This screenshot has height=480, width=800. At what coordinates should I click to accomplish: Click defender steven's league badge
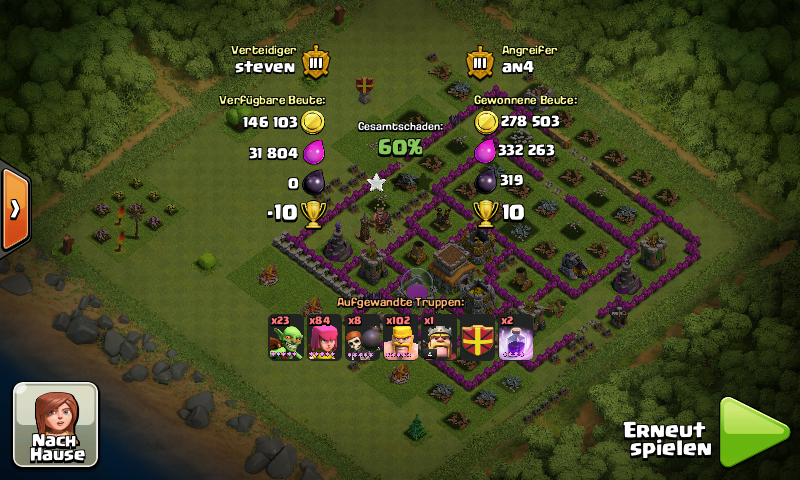(315, 61)
